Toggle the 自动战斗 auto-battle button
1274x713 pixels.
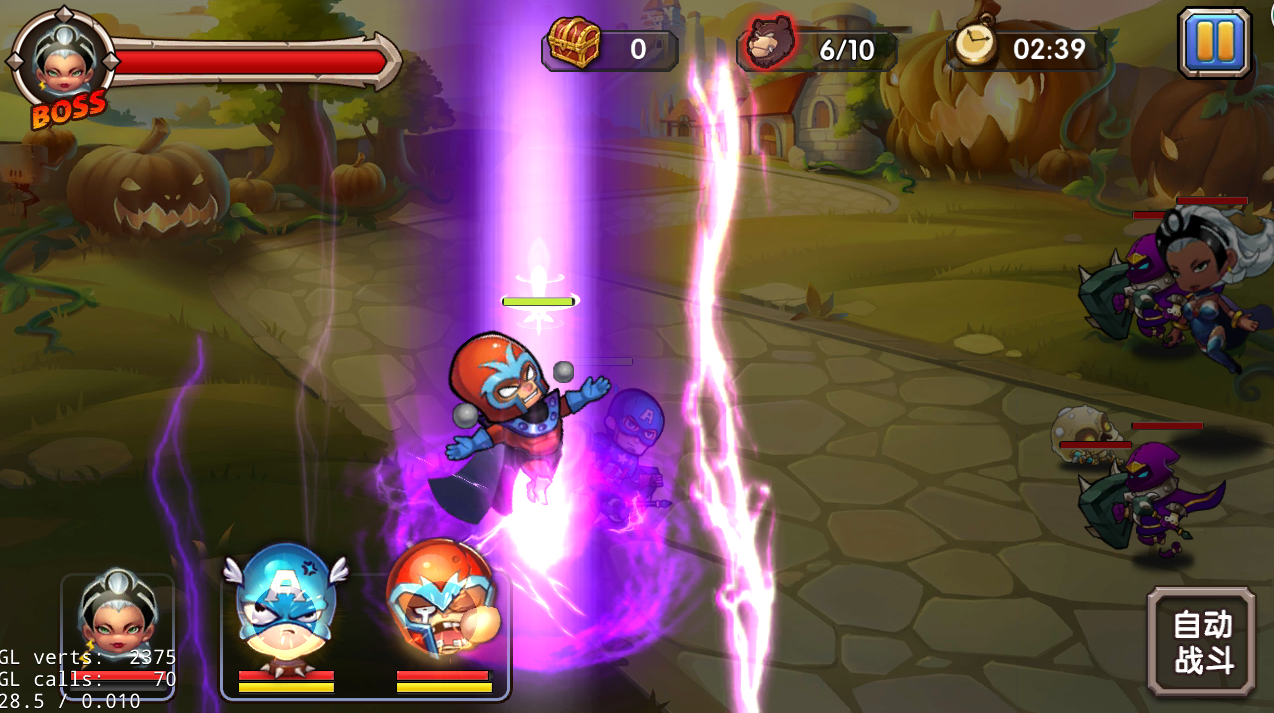click(x=1201, y=641)
